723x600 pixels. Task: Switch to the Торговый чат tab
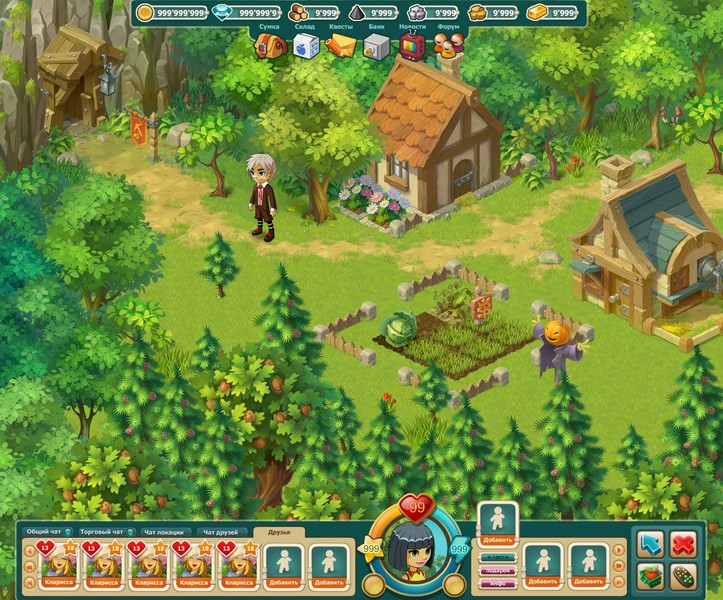click(x=104, y=532)
